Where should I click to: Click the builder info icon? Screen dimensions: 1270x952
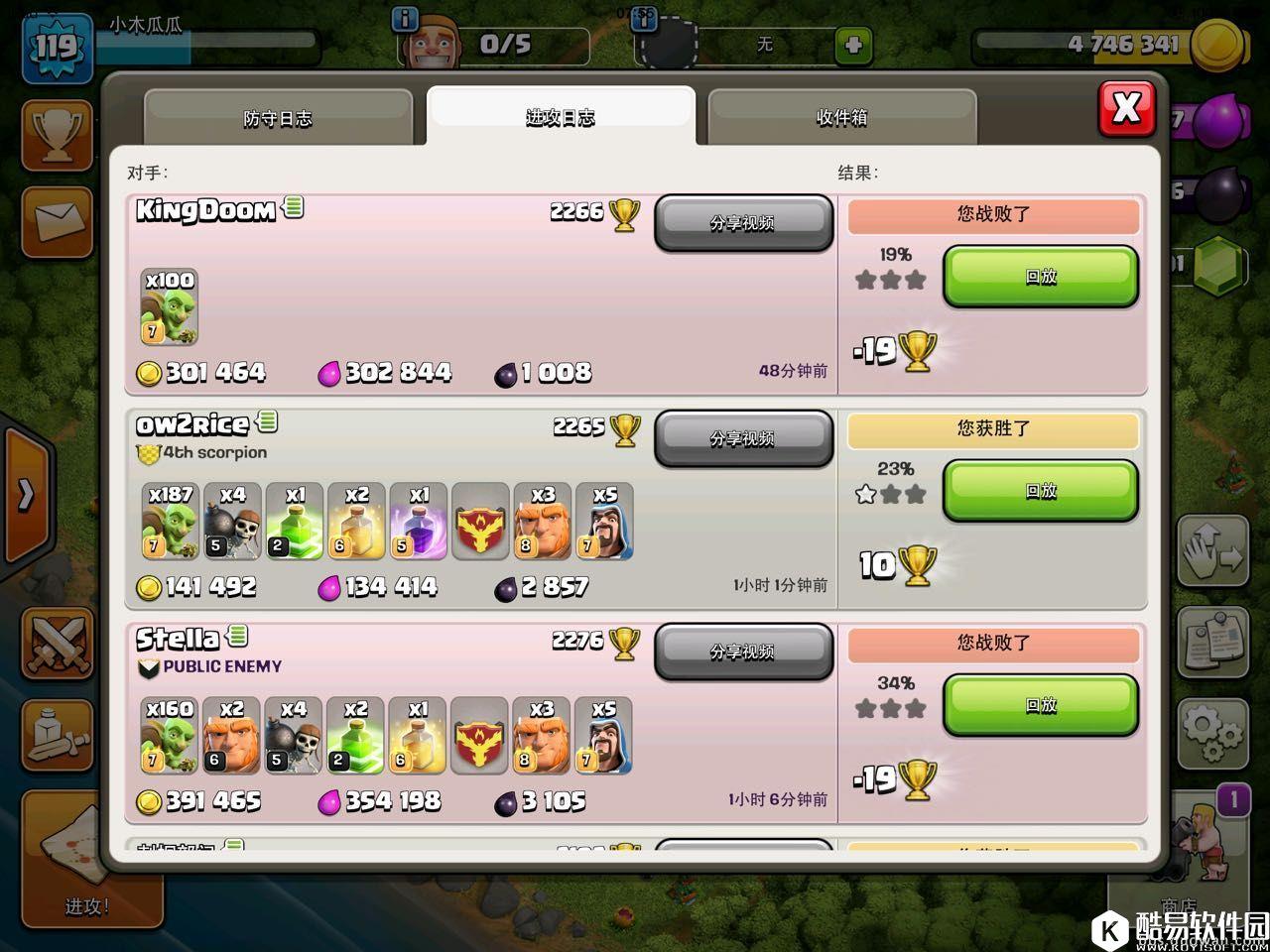(405, 19)
